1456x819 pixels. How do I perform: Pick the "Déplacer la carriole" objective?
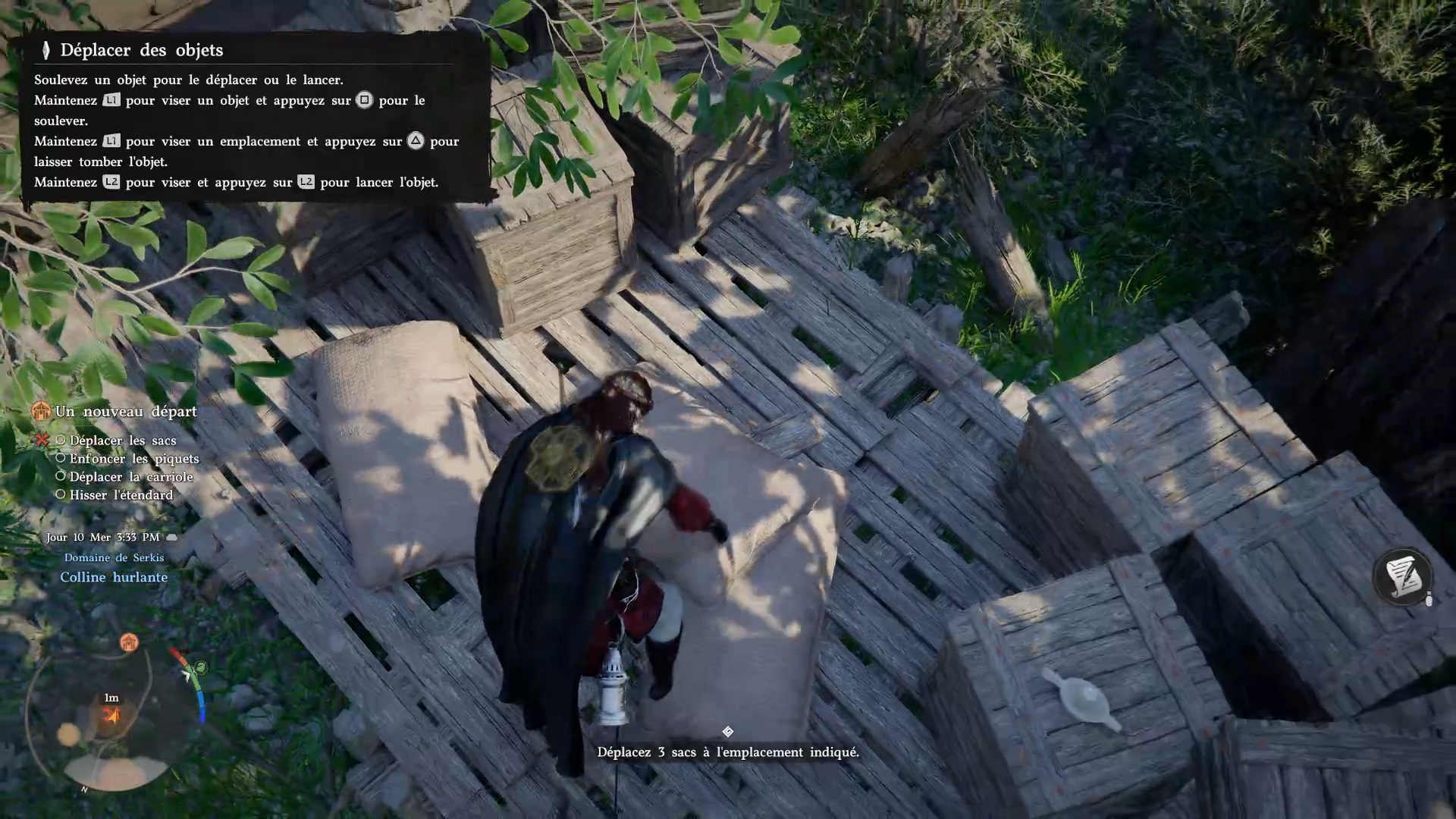click(x=130, y=477)
